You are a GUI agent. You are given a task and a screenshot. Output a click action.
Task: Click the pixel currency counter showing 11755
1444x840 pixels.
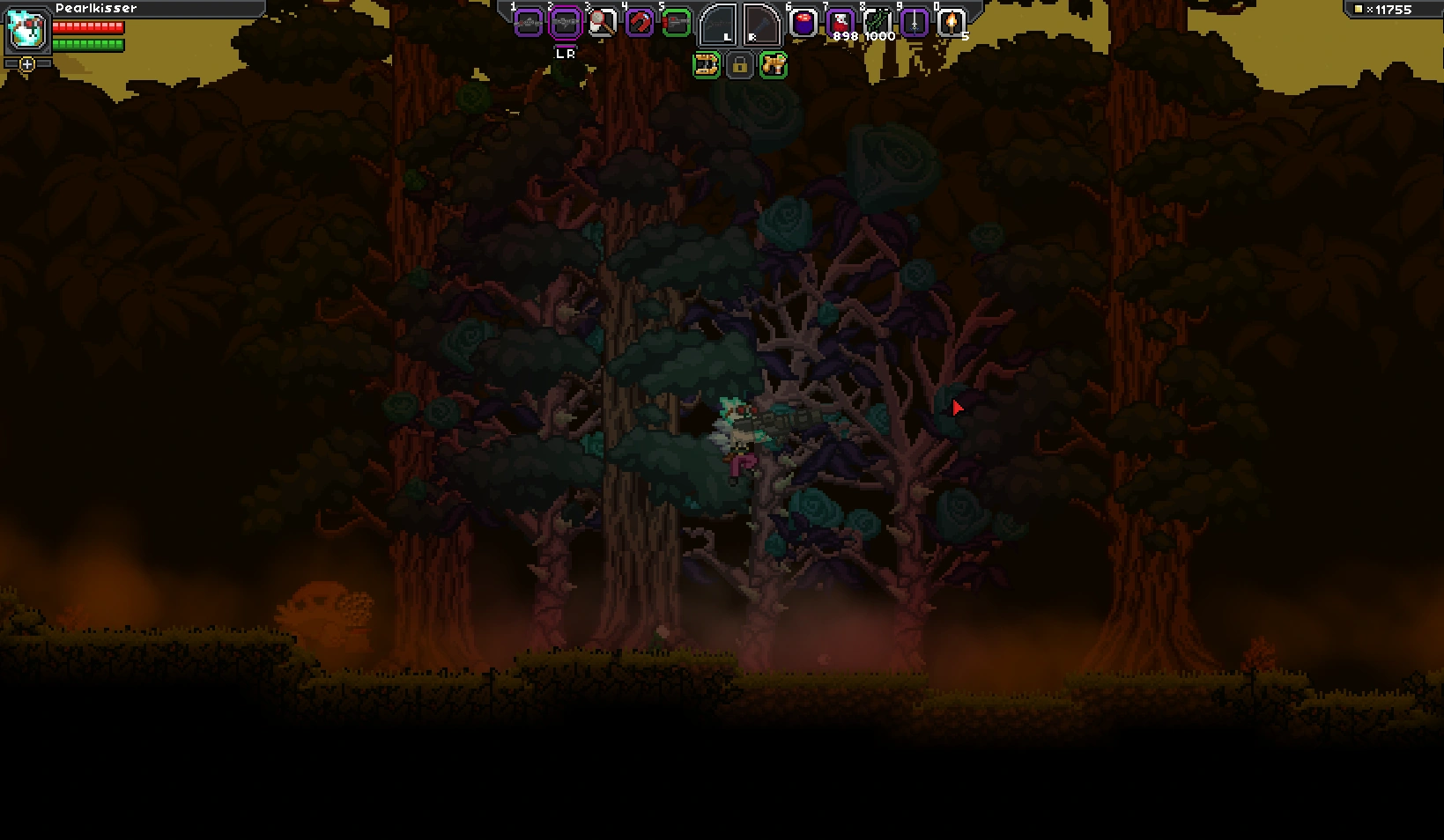[x=1390, y=11]
